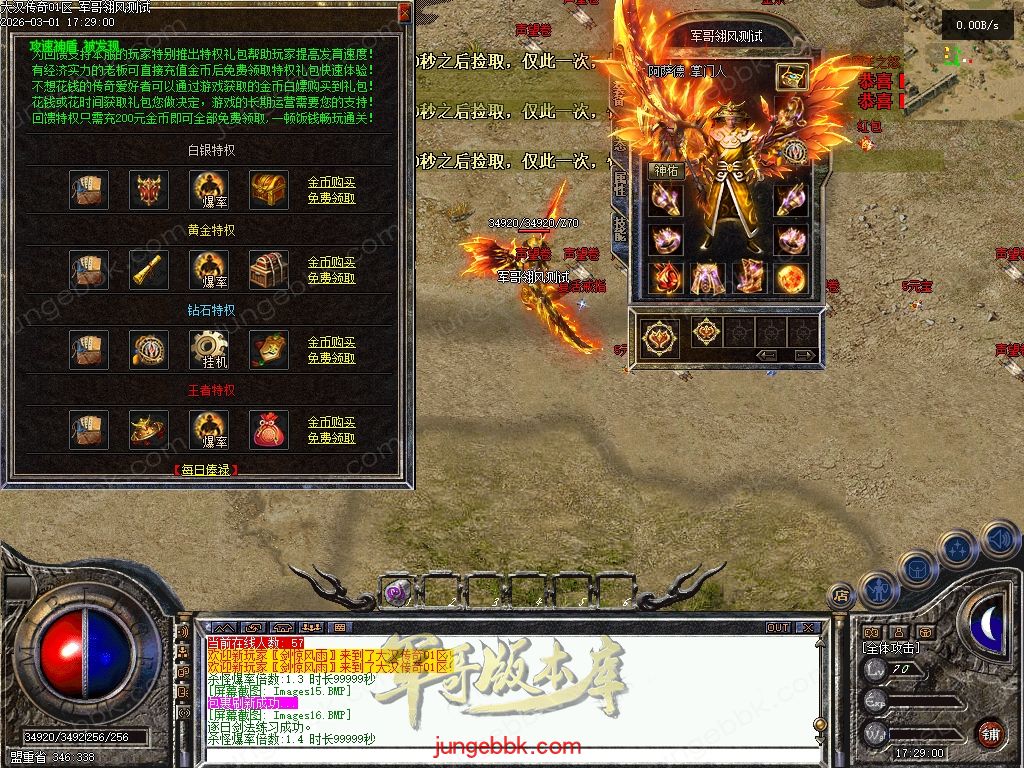Claim the Gold privilege pack for free

click(x=331, y=278)
